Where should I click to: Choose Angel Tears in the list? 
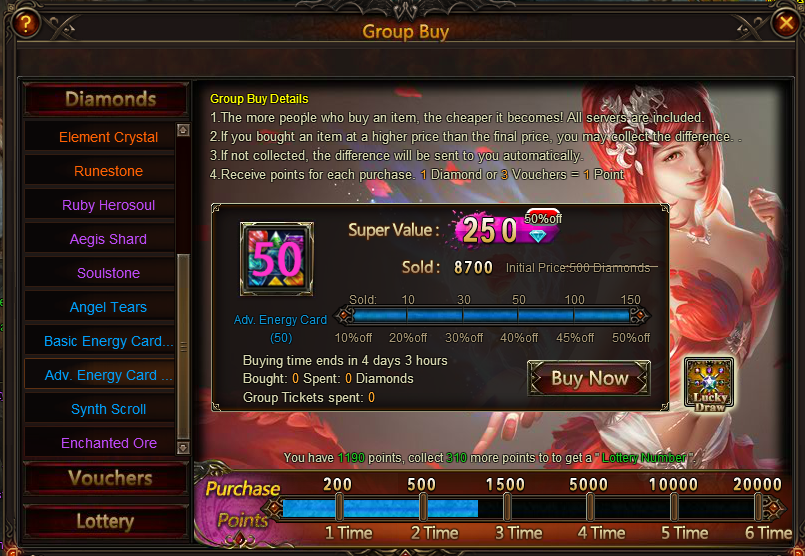pyautogui.click(x=108, y=307)
